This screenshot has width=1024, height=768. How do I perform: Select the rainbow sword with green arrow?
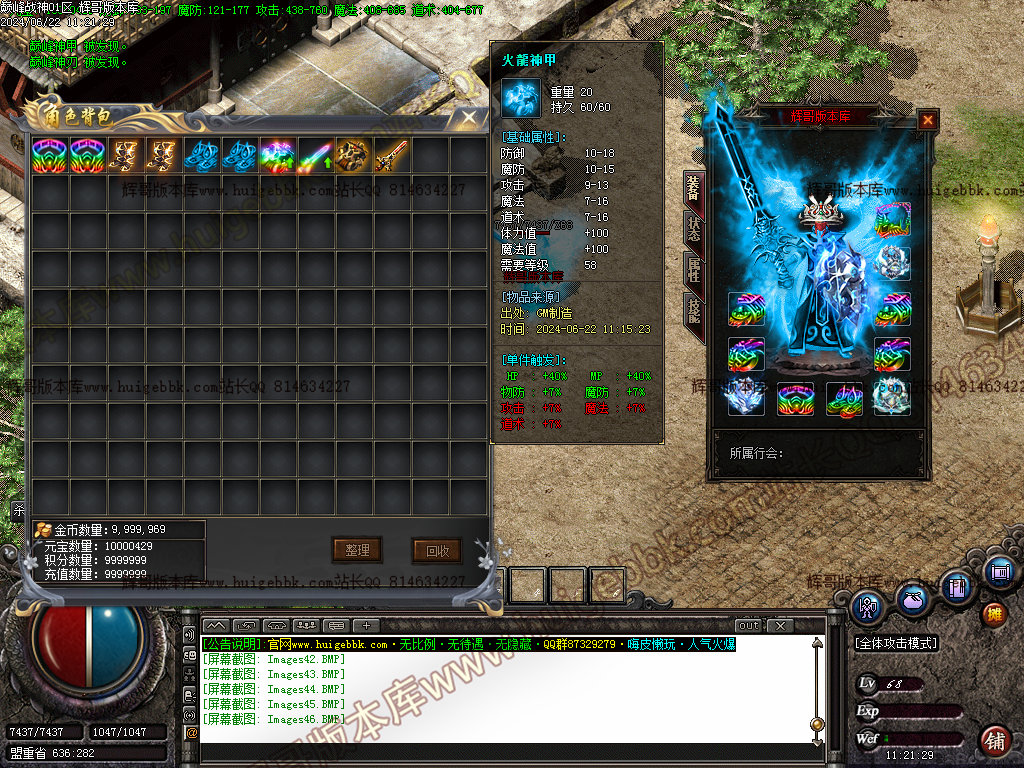point(315,155)
